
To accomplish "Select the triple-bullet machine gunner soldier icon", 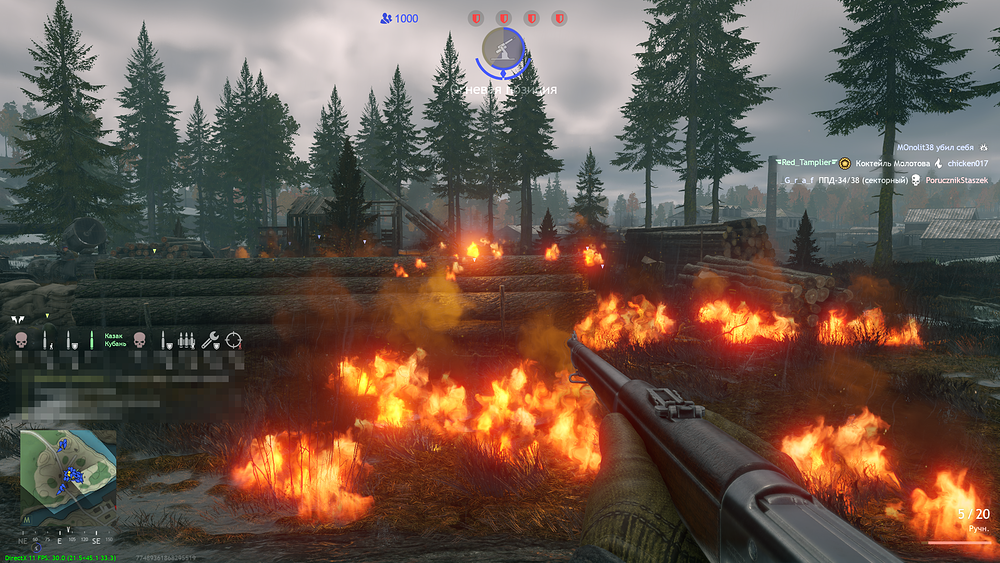I will coord(186,340).
